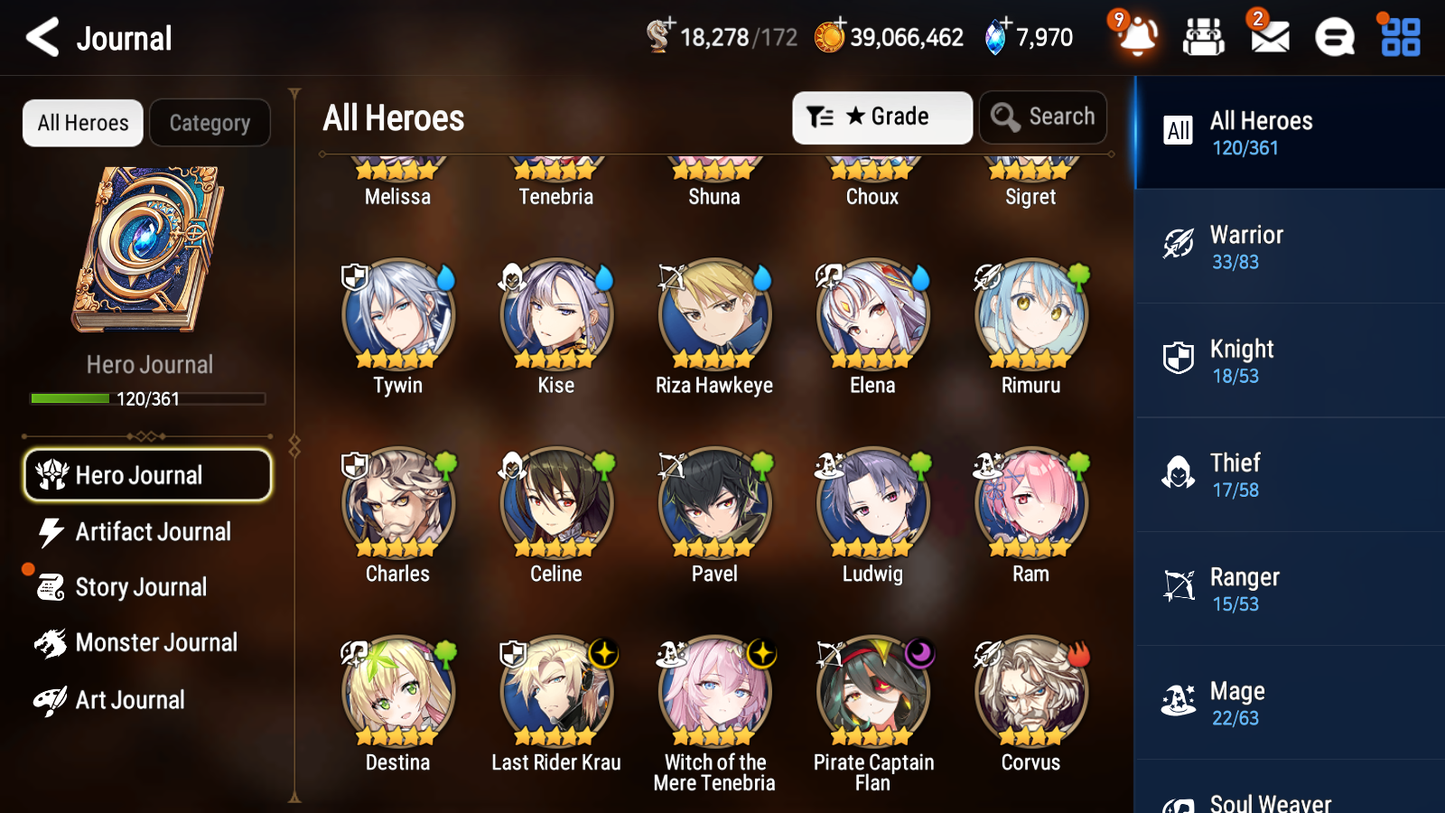Open the community chat icon
Screen dimensions: 1445x813
1334,36
